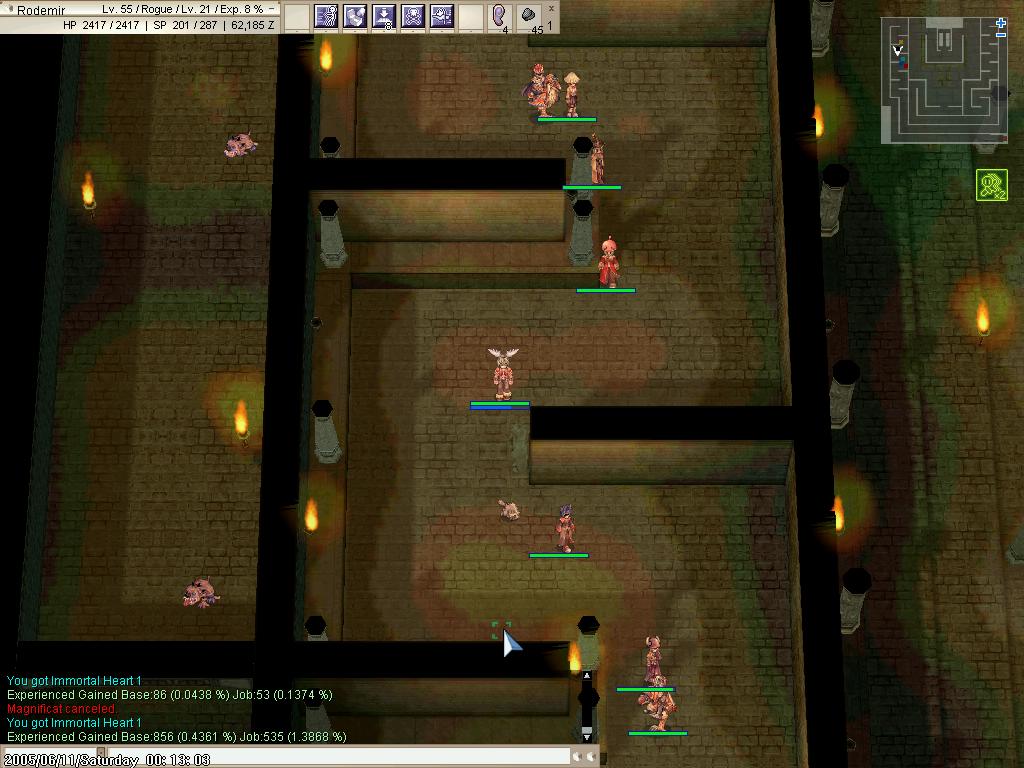This screenshot has height=768, width=1024.
Task: Trigger the skull and crossbones skill
Action: (x=413, y=16)
